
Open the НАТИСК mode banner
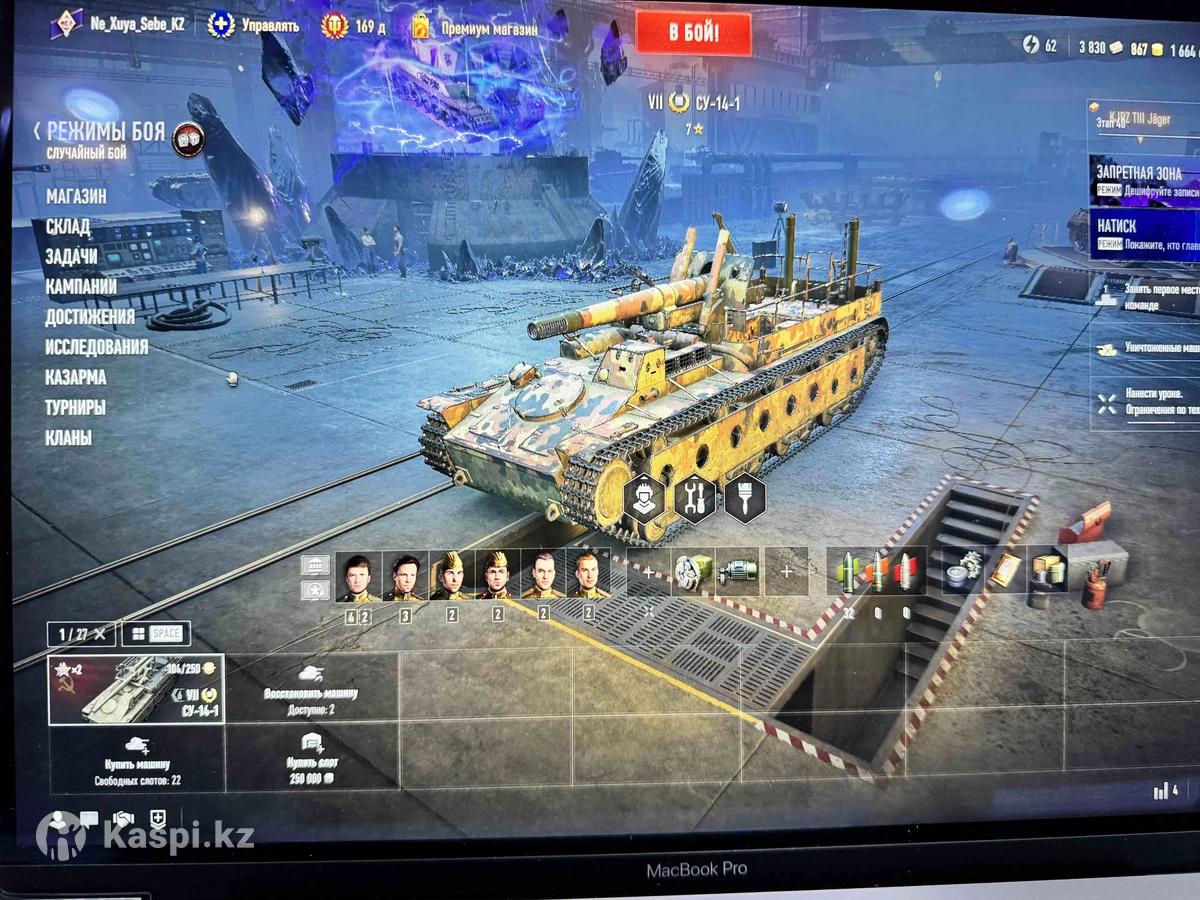tap(1143, 234)
